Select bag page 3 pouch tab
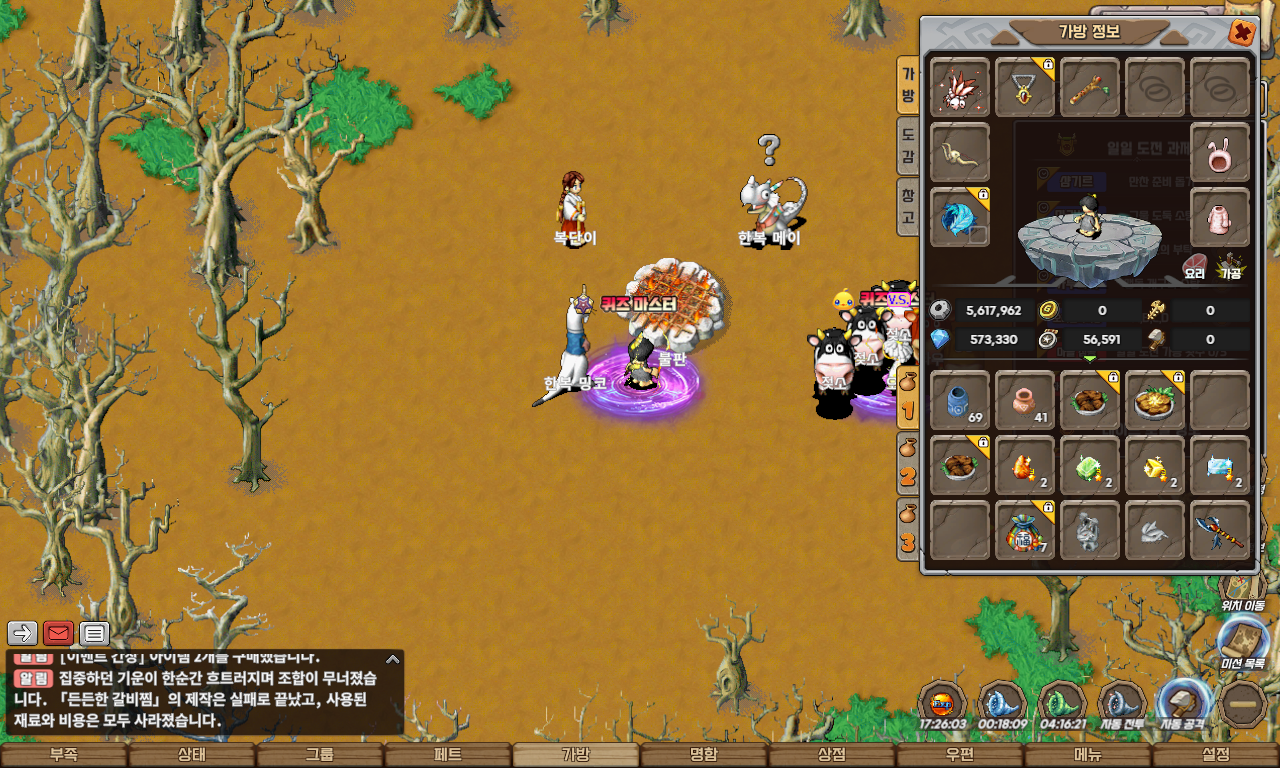This screenshot has height=768, width=1280. pos(908,529)
